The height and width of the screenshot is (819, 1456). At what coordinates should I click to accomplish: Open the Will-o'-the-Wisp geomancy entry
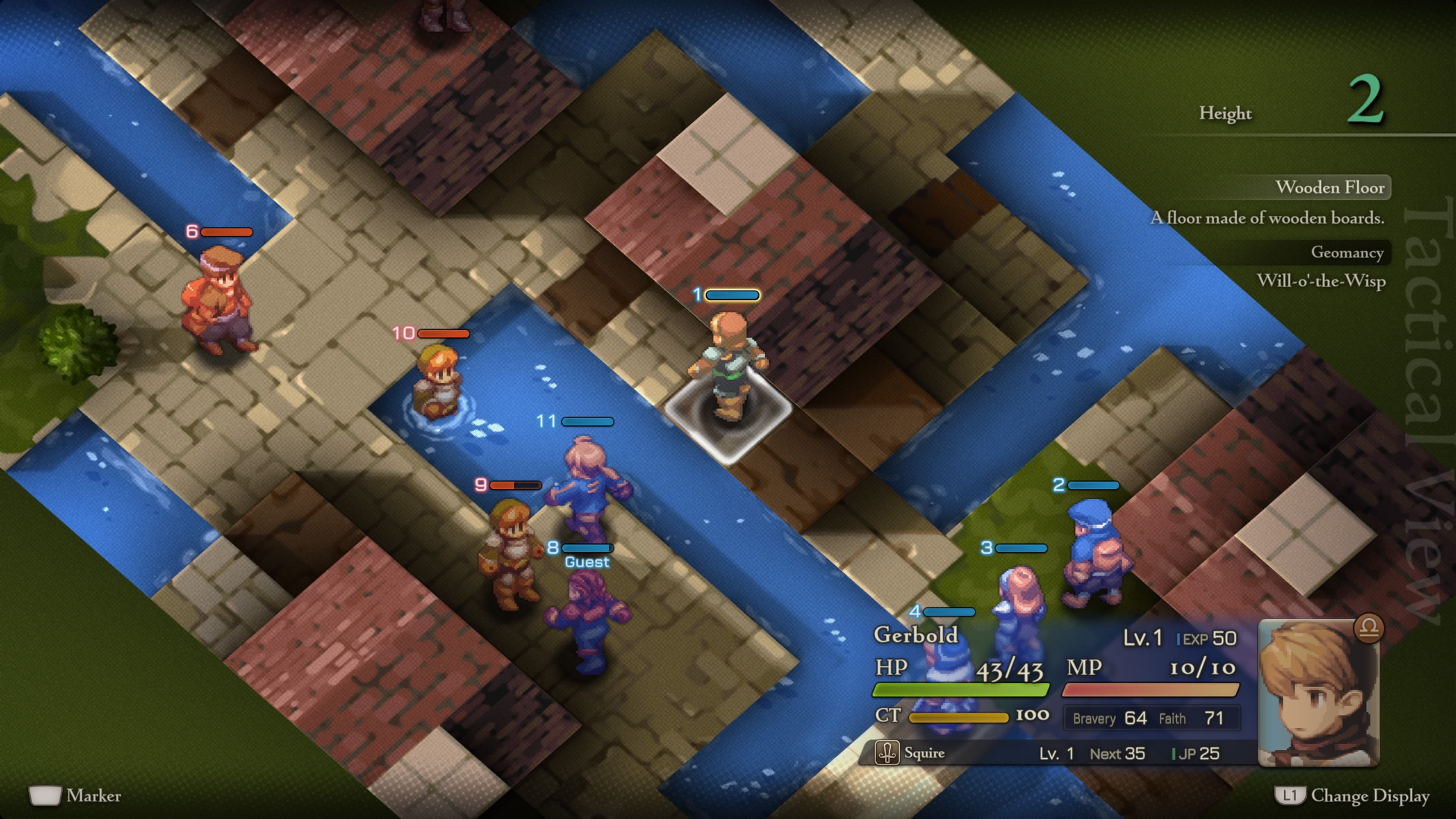click(x=1323, y=282)
